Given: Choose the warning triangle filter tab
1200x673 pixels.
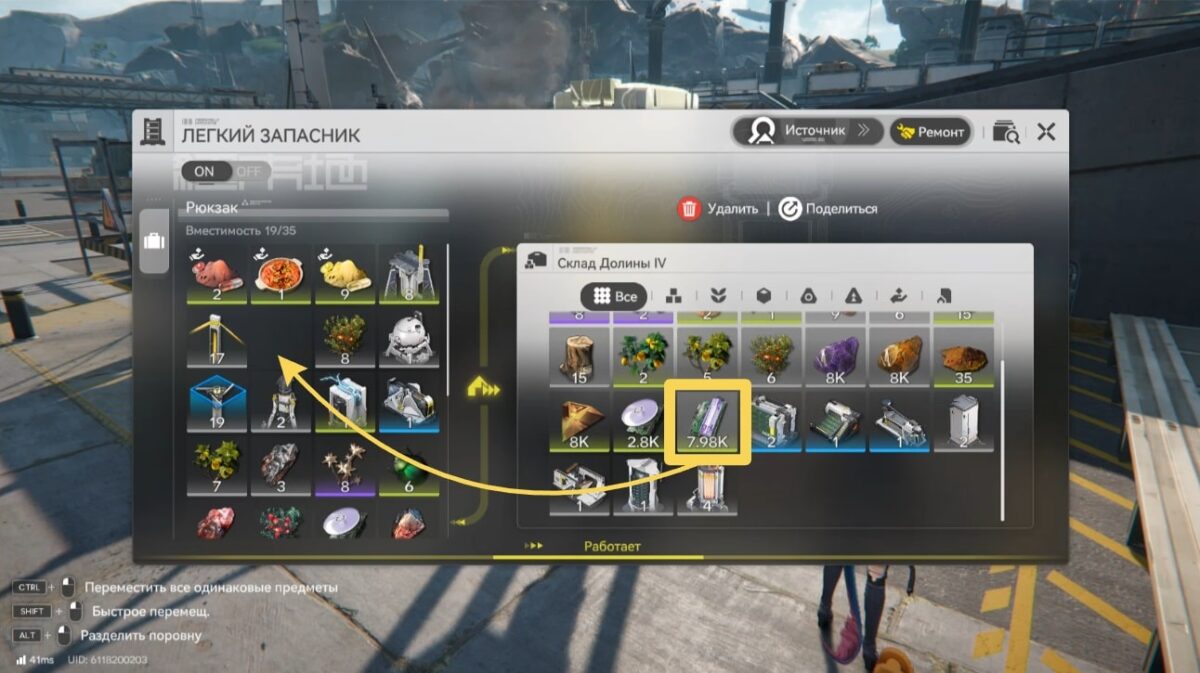Looking at the screenshot, I should point(852,296).
